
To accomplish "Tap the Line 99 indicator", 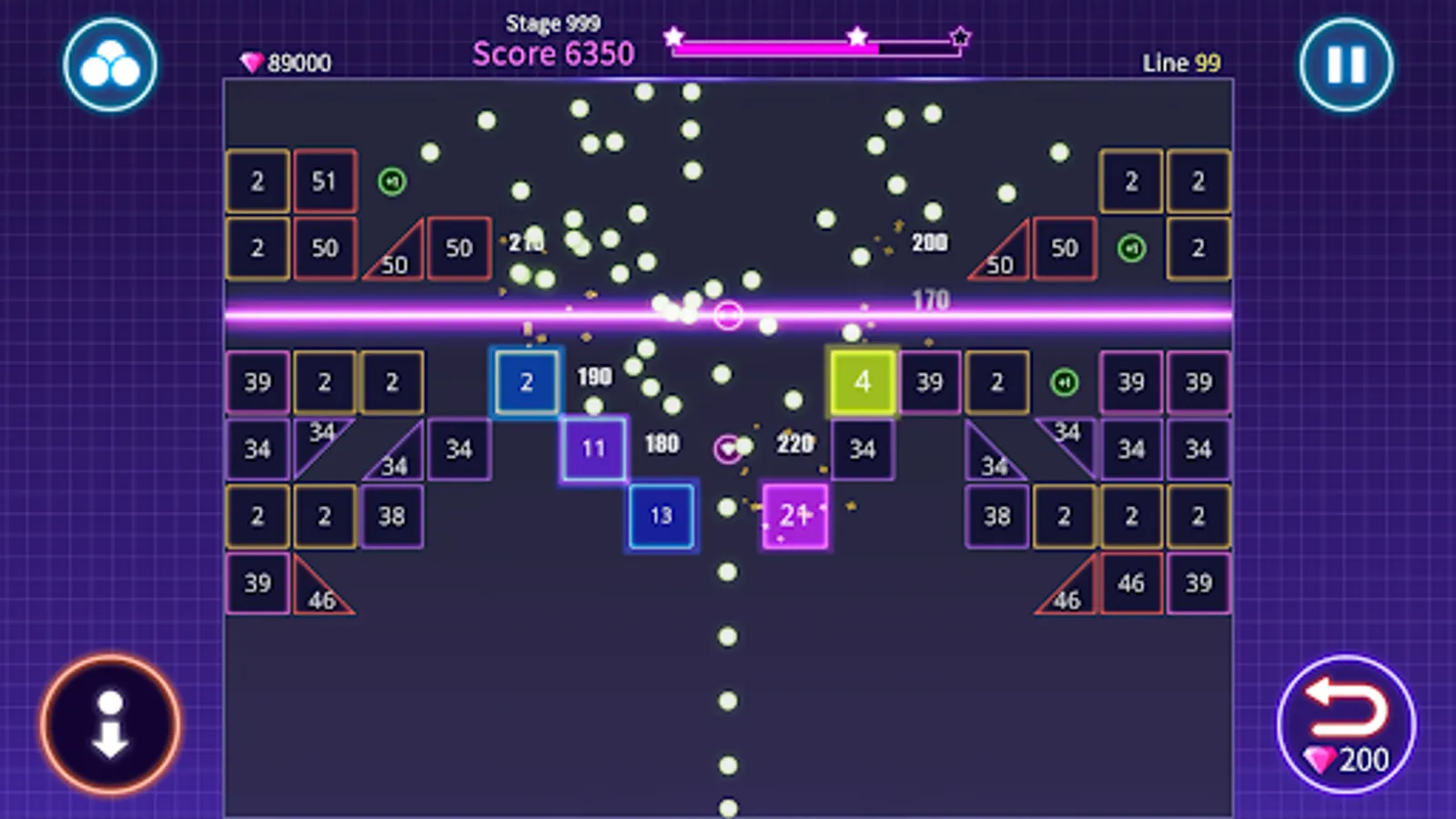I will (x=1180, y=64).
